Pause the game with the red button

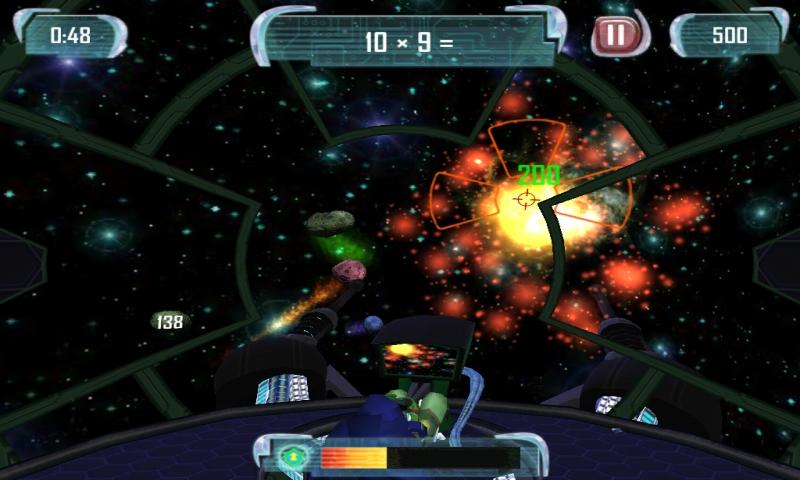pyautogui.click(x=616, y=36)
